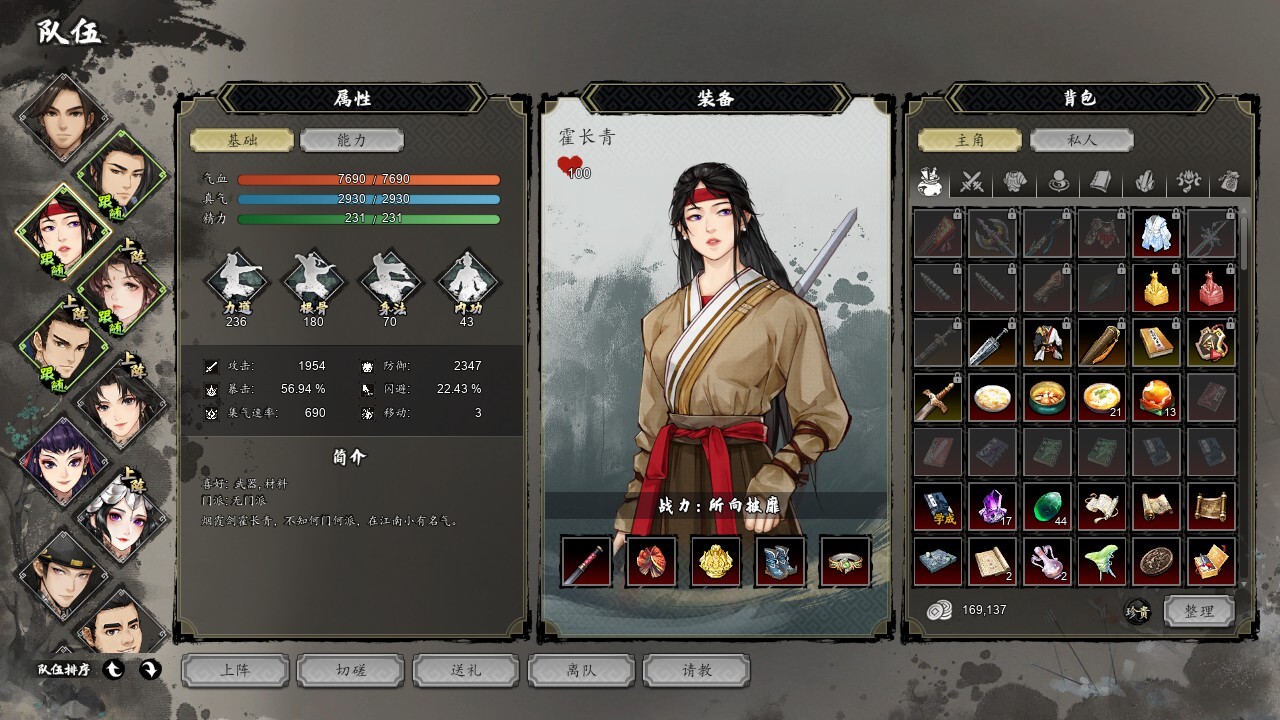The height and width of the screenshot is (720, 1280).
Task: Select the green jade gem item
Action: coord(1047,507)
